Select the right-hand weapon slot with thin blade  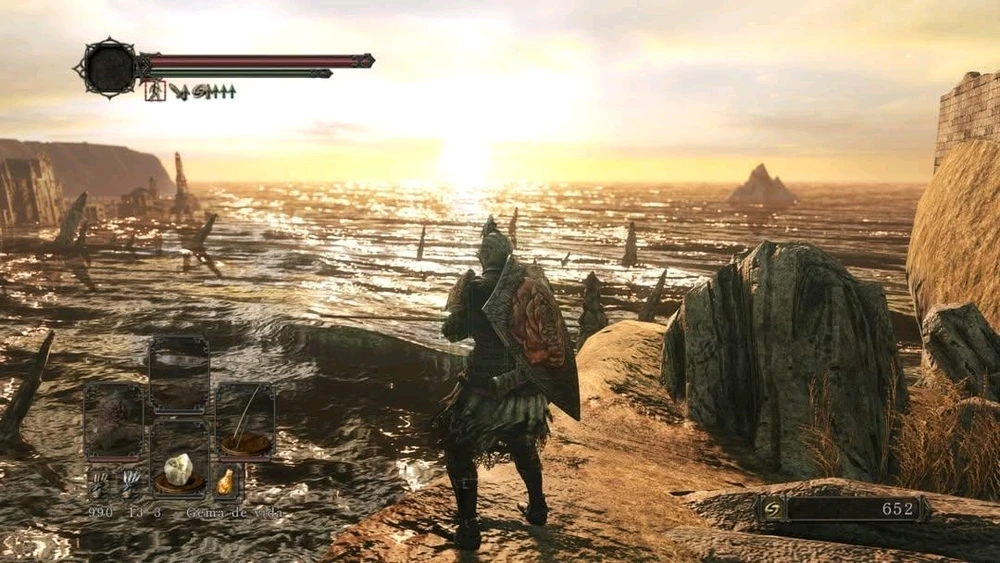point(245,421)
